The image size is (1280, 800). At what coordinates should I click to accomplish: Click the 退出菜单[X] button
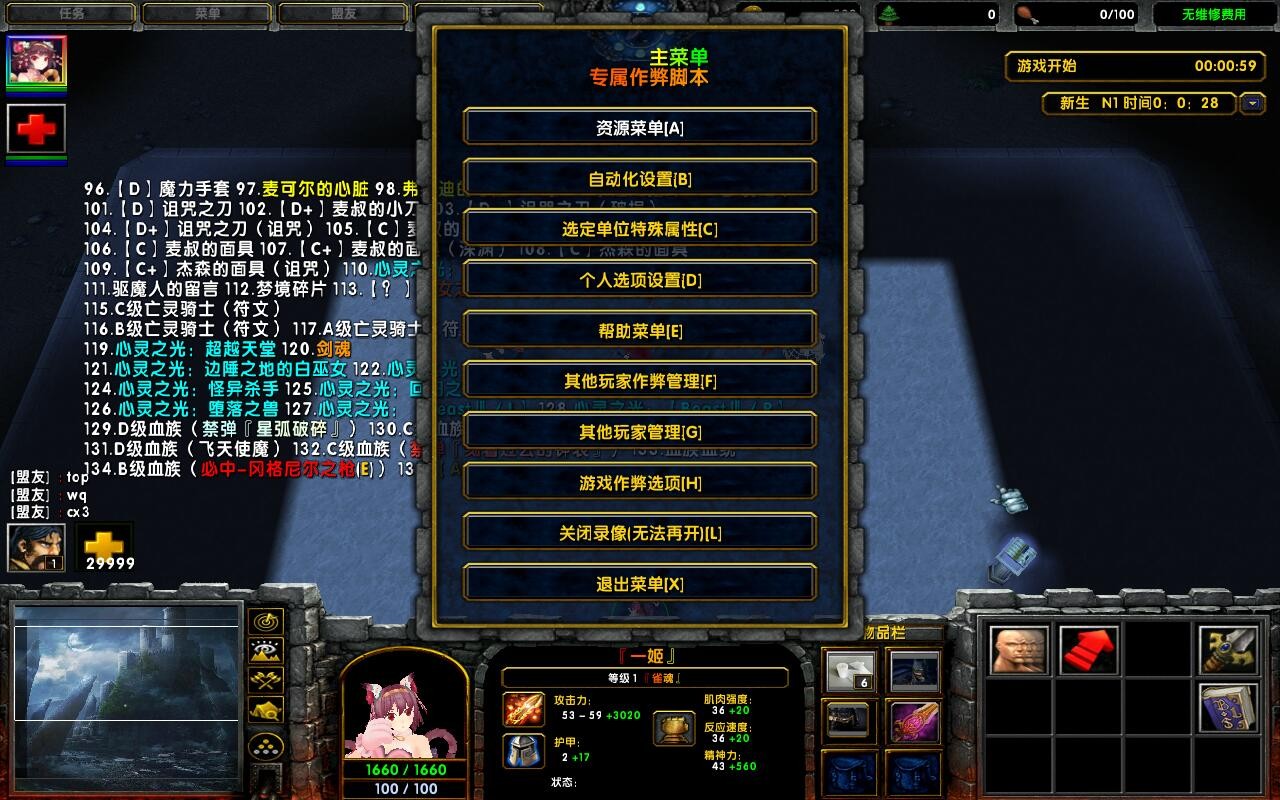pos(639,583)
